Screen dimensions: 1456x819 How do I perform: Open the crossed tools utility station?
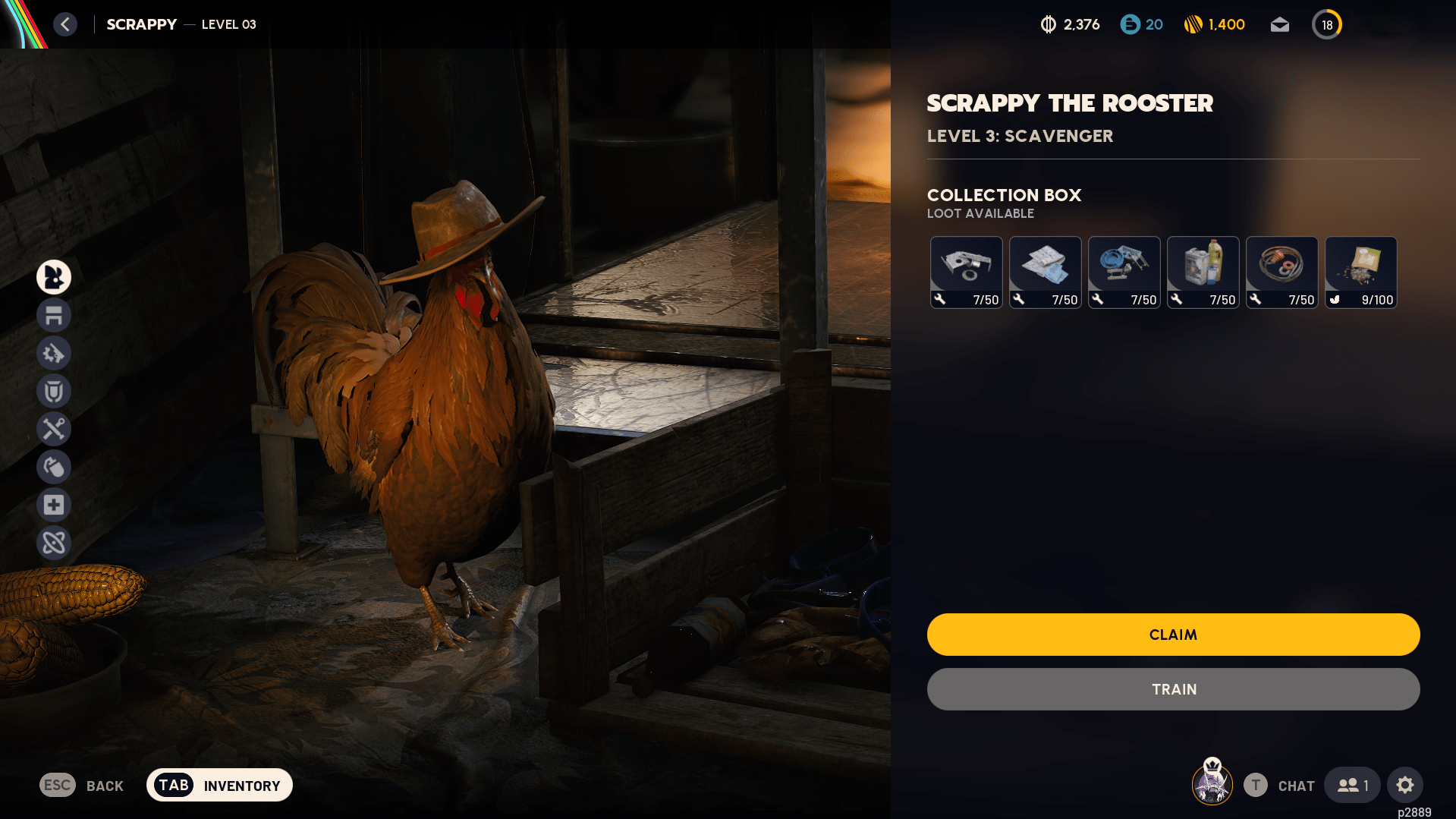[54, 429]
